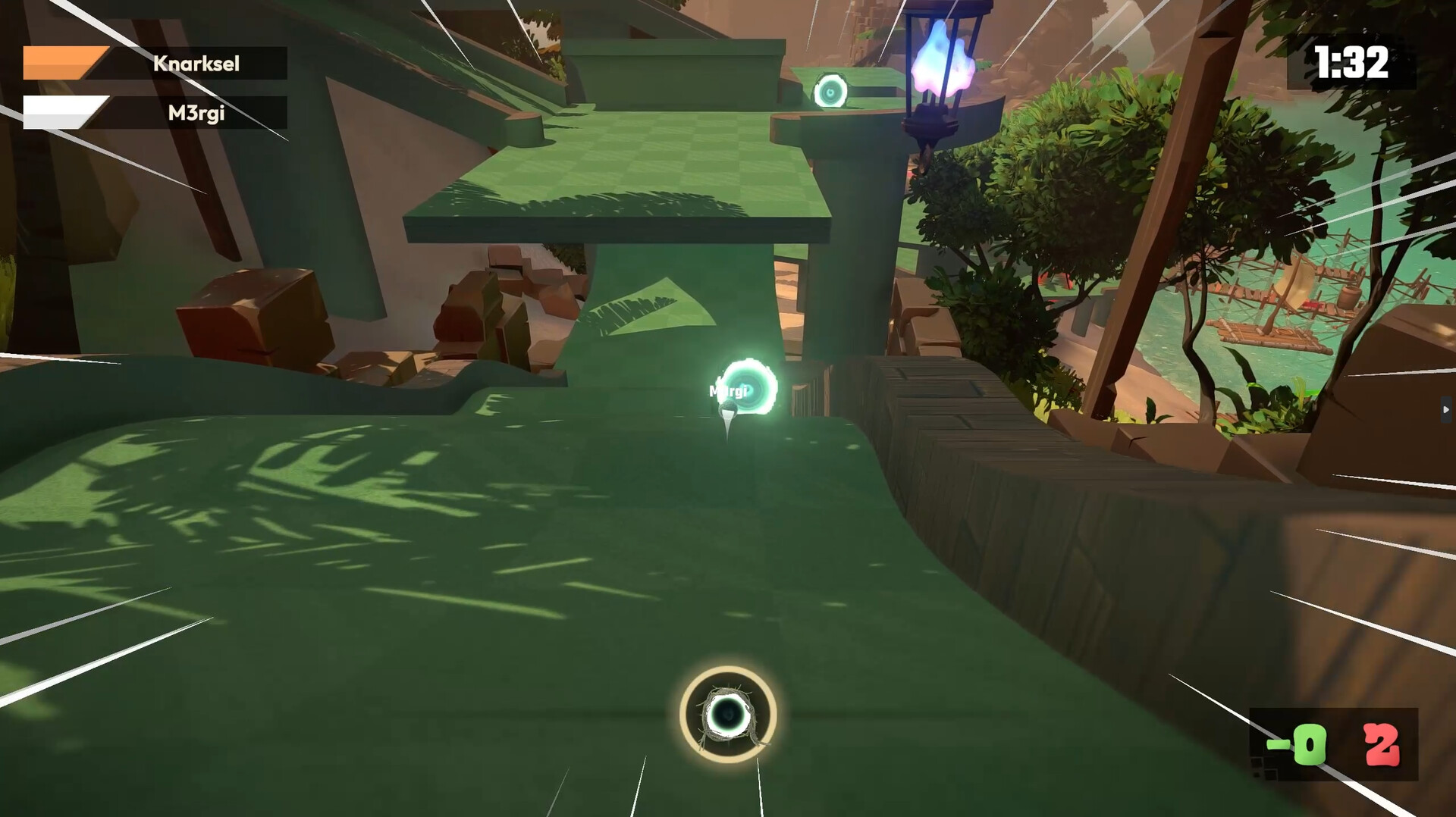Select the portal on the upper platform
Viewport: 1456px width, 817px height.
click(x=831, y=91)
